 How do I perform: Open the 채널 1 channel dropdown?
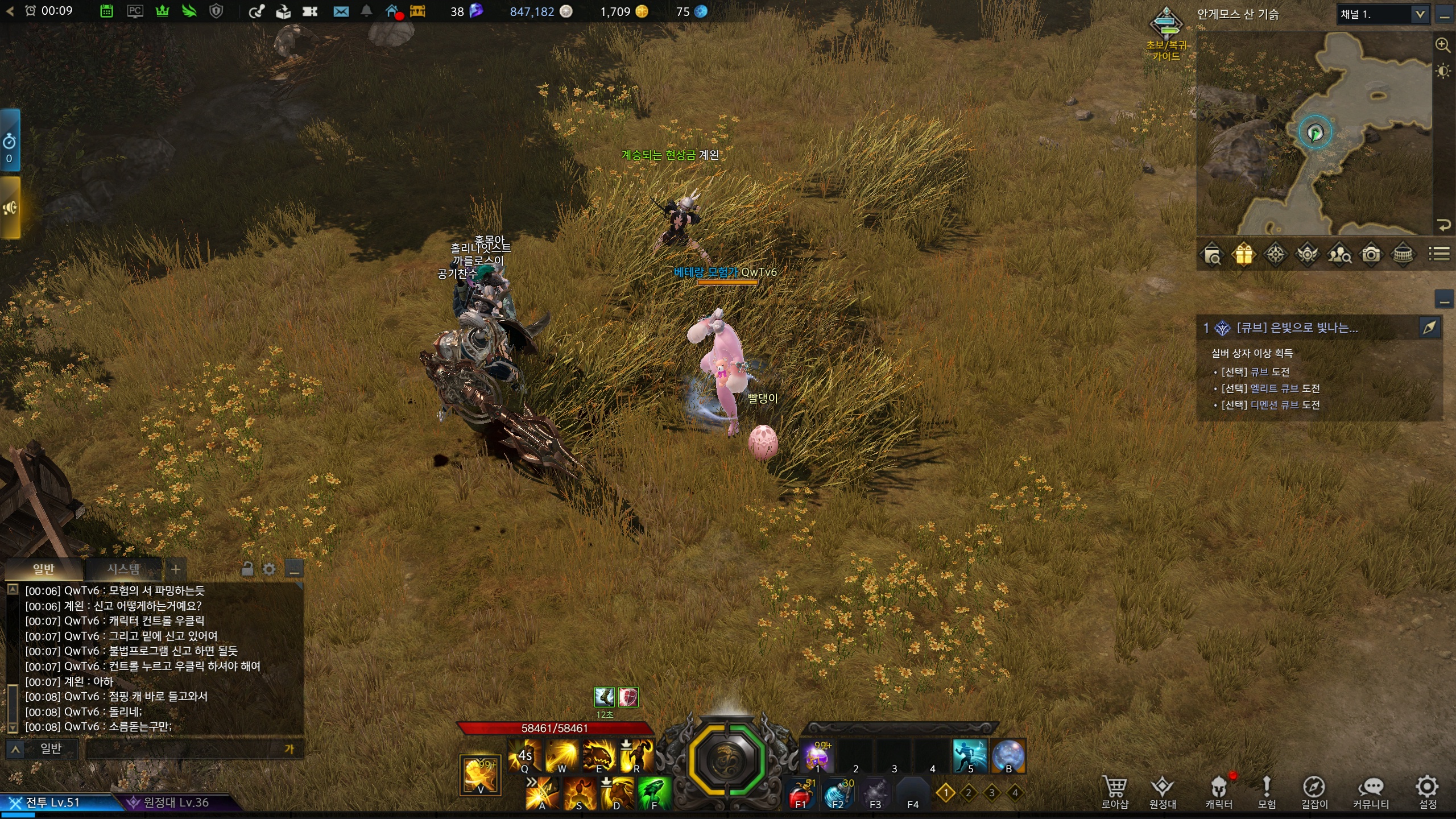(x=1420, y=14)
